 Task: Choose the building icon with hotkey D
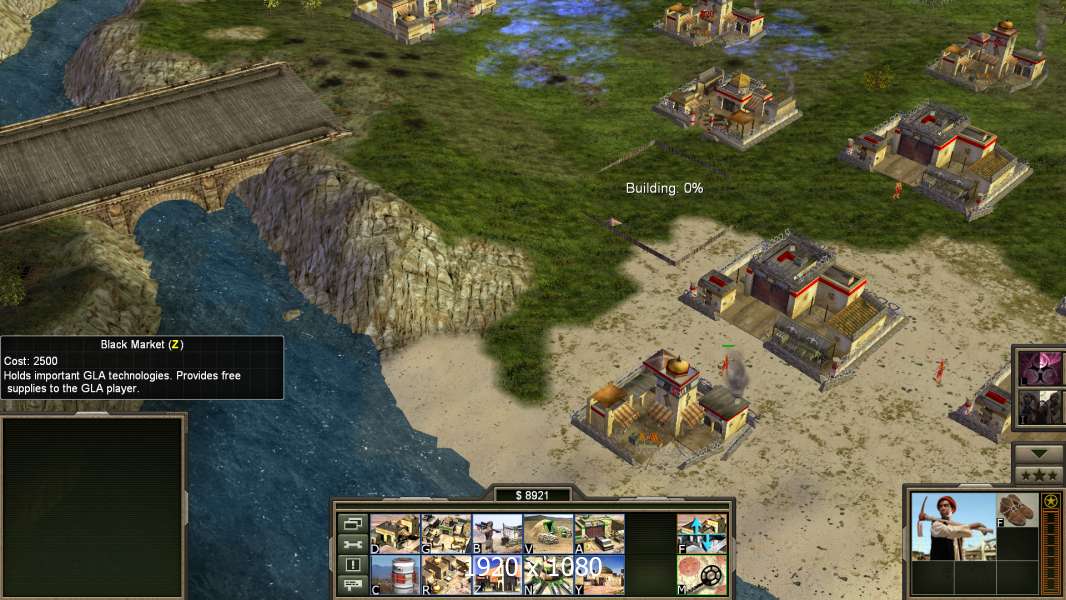point(395,534)
